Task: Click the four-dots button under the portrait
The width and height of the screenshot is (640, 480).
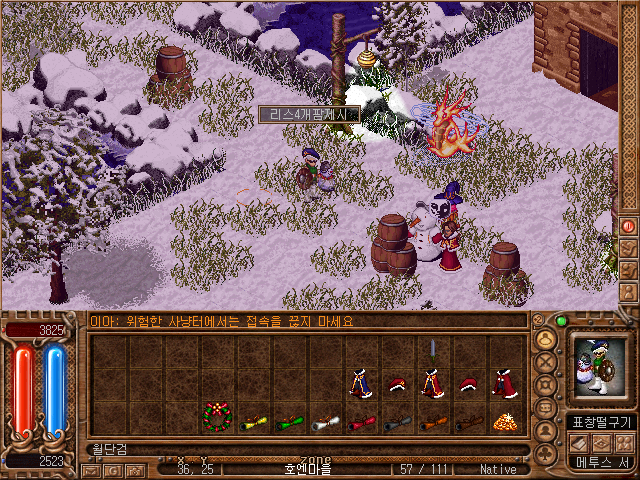Action: pyautogui.click(x=625, y=443)
